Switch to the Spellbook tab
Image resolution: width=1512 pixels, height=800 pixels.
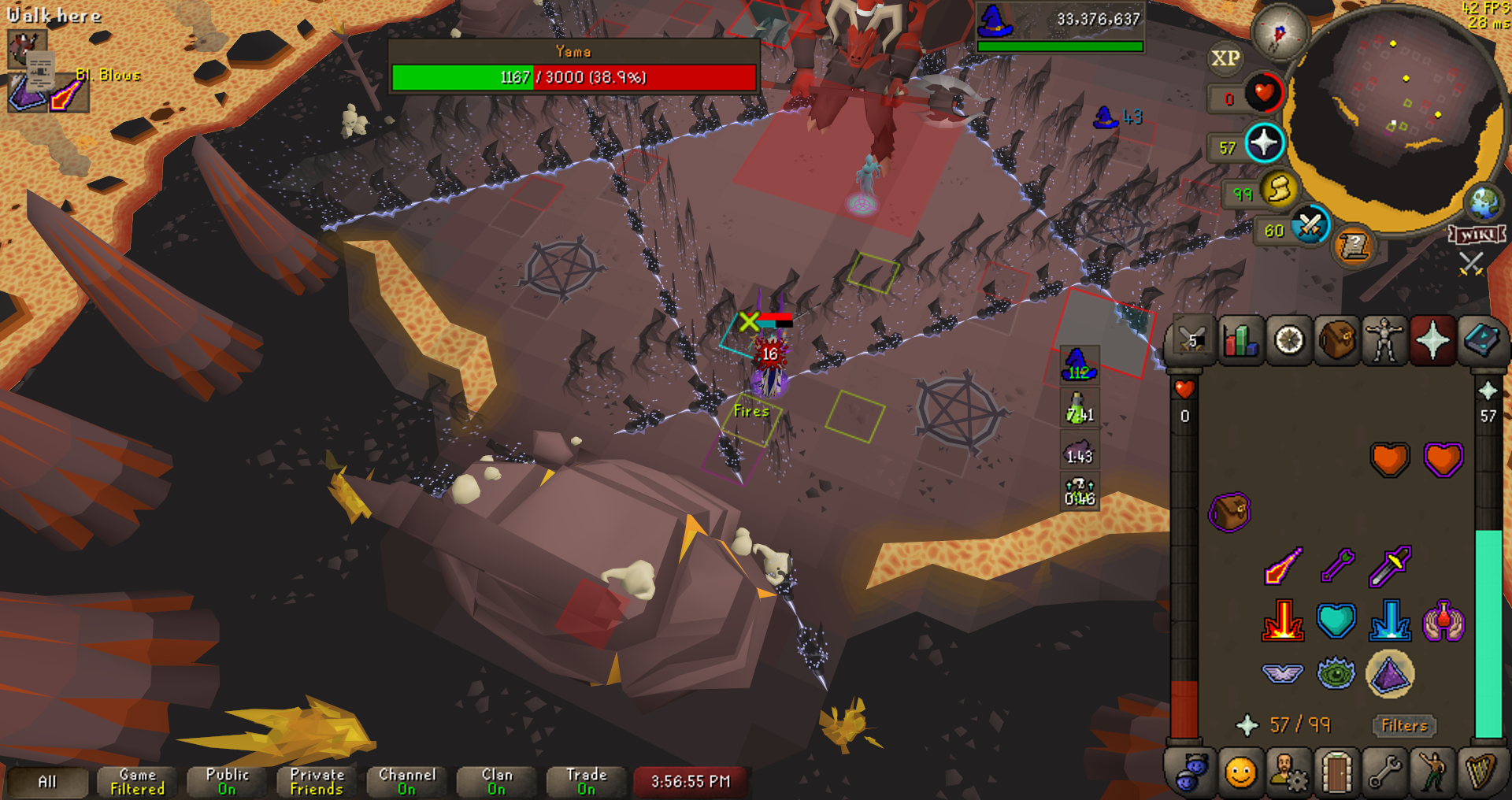[1480, 341]
